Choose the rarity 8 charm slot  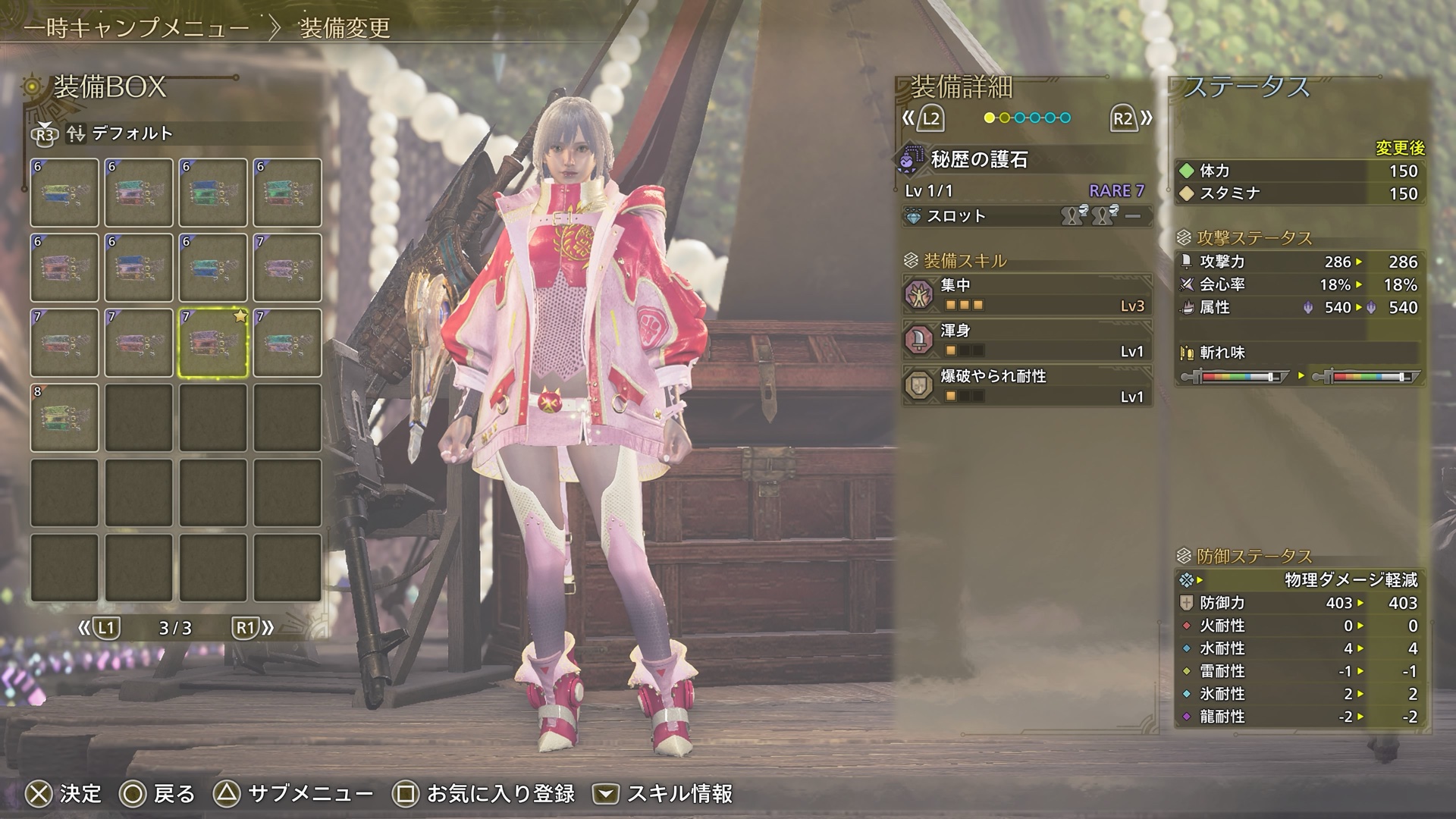click(64, 418)
